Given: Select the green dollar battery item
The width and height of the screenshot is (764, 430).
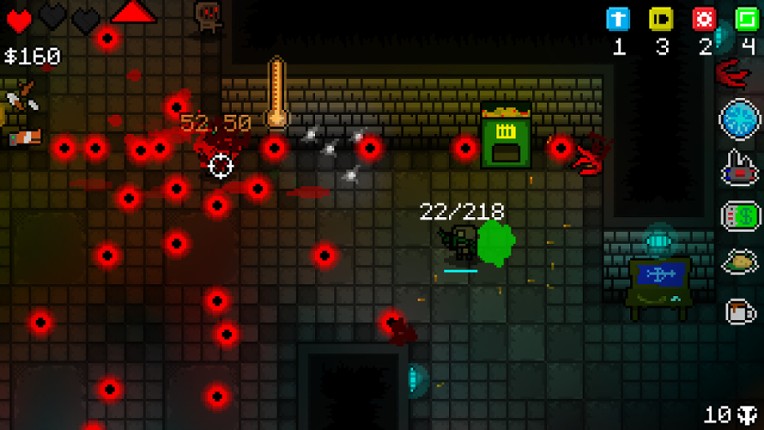Looking at the screenshot, I should click(740, 216).
